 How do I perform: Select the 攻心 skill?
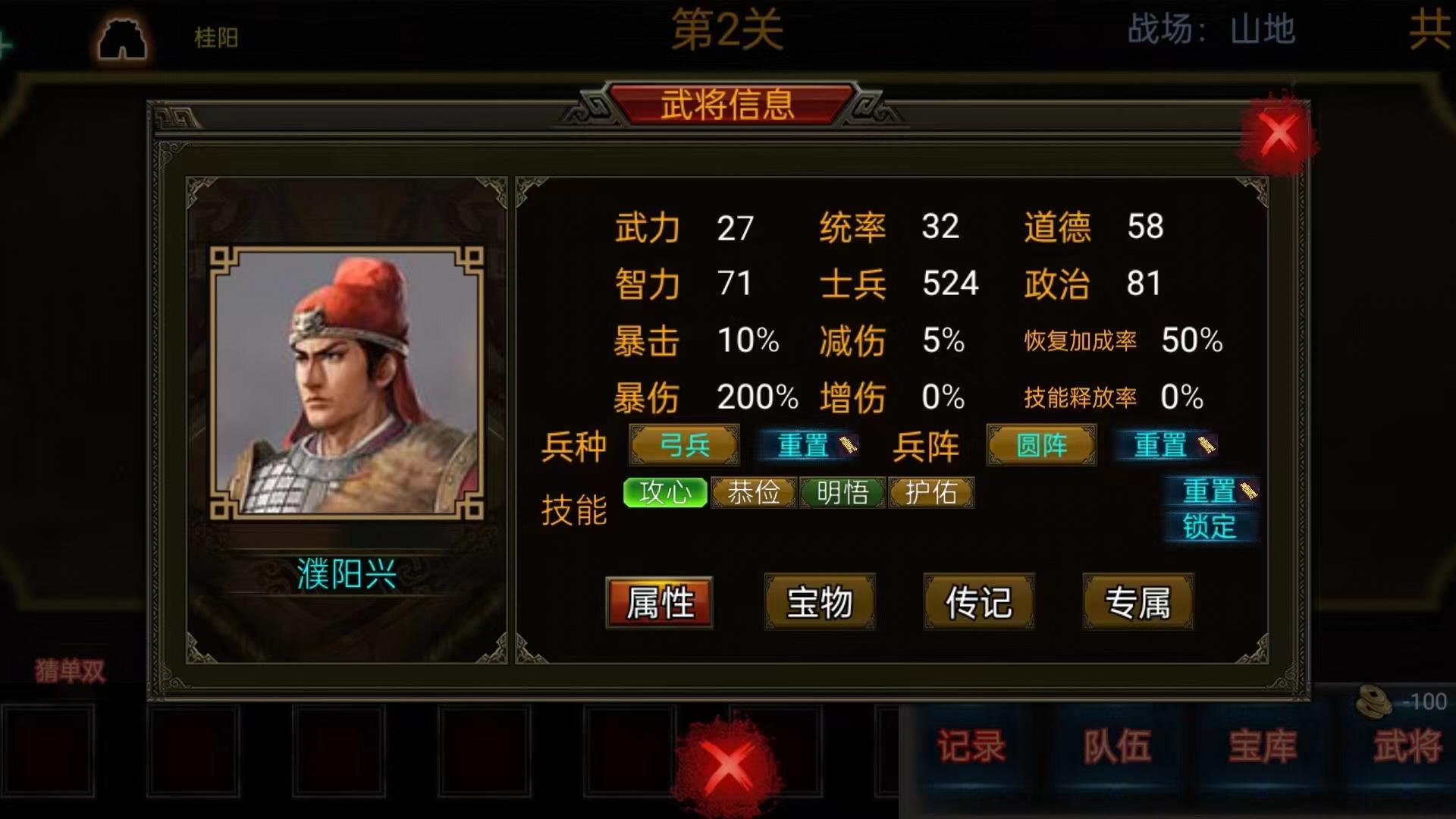pos(665,493)
